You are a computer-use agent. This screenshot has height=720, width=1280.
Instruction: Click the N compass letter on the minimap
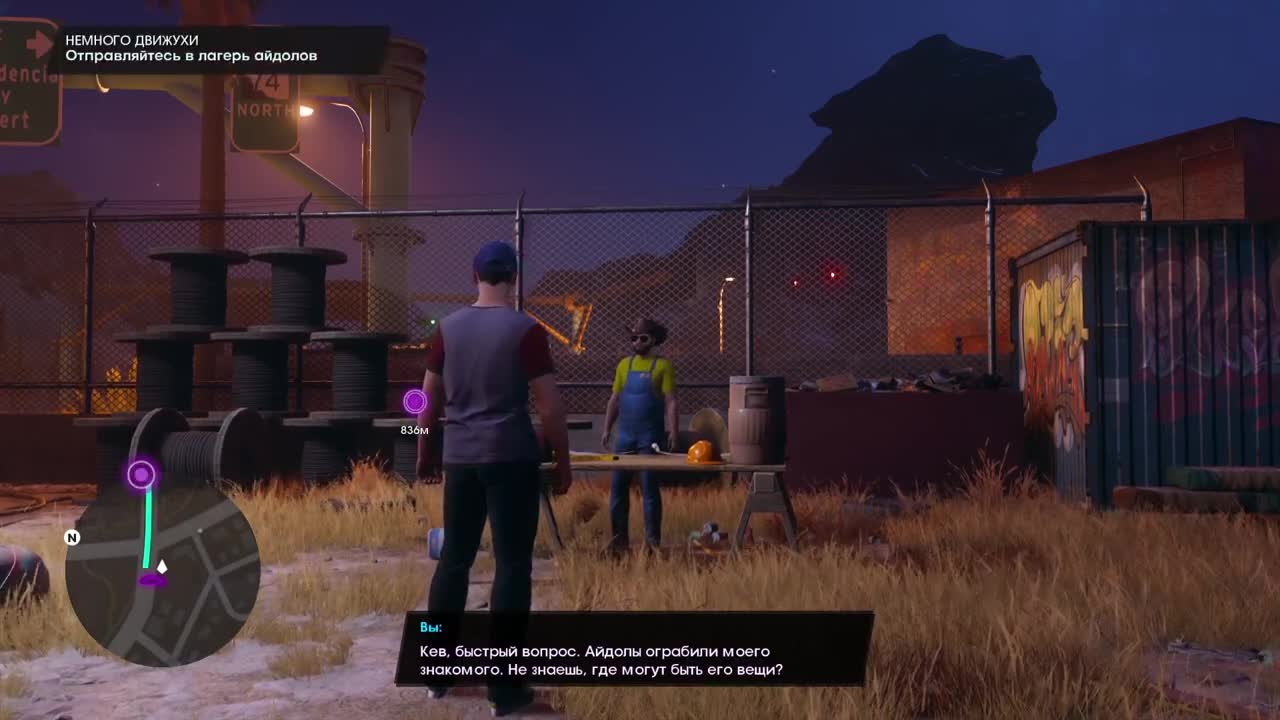point(71,539)
